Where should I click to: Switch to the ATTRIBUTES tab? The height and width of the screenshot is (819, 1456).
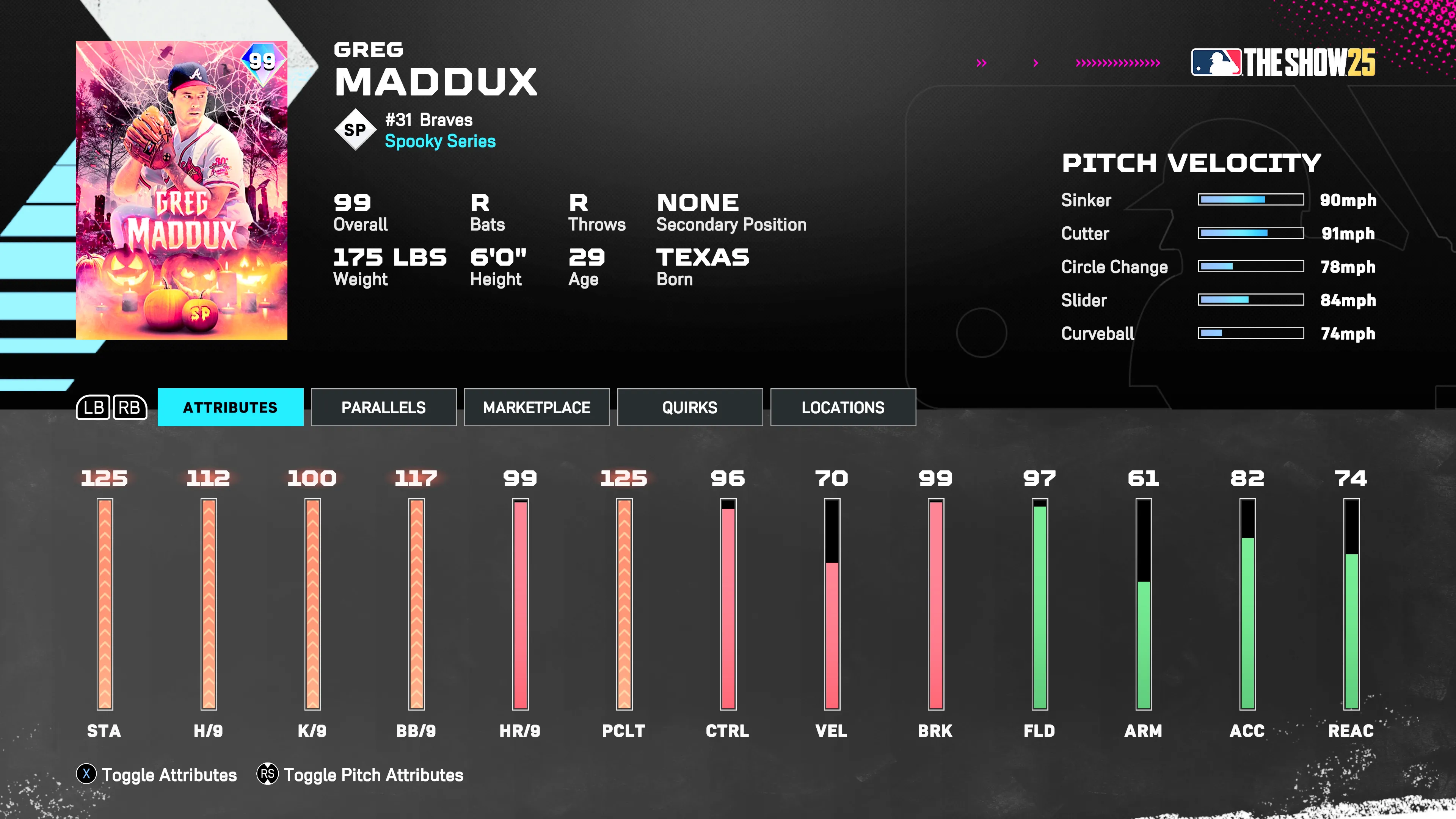pyautogui.click(x=230, y=407)
